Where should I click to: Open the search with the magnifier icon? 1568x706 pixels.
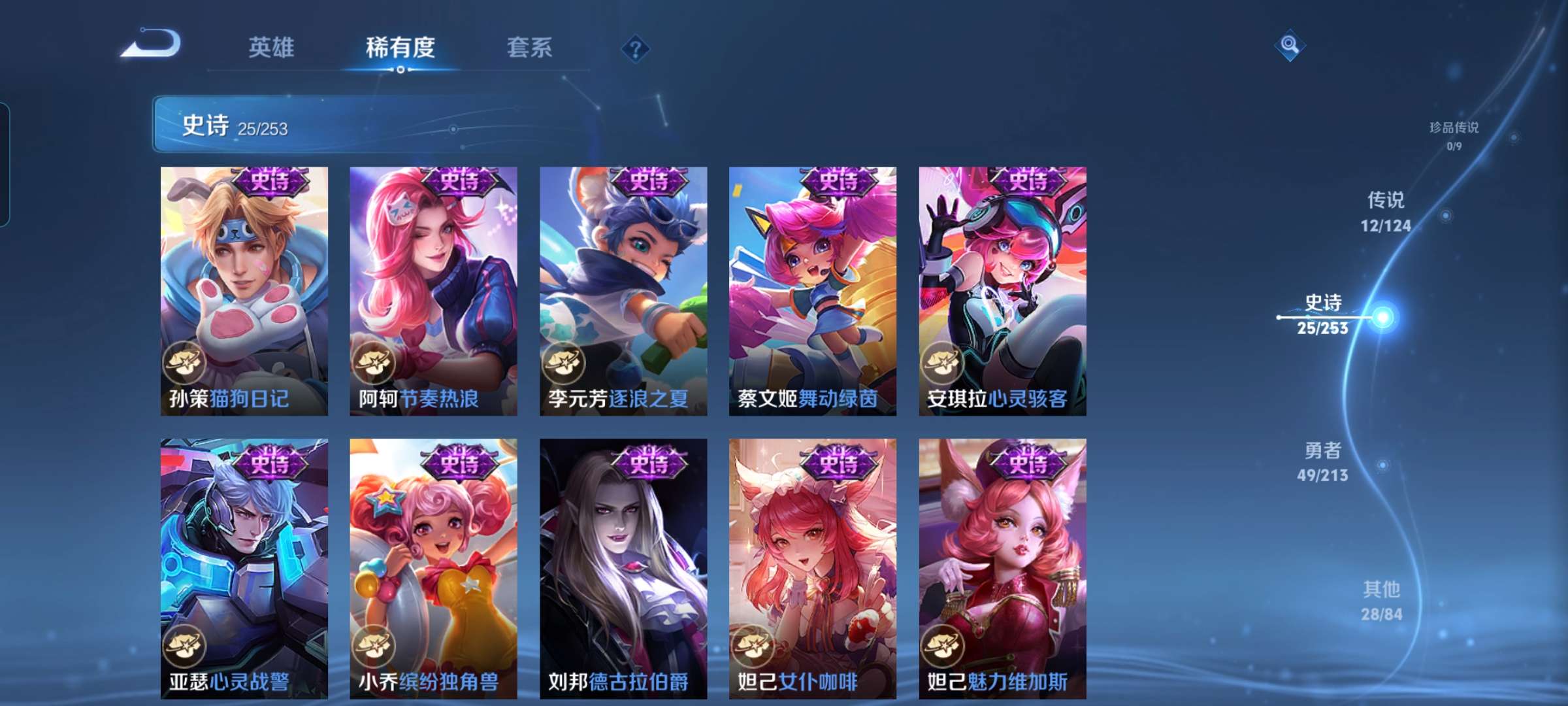tap(1288, 44)
